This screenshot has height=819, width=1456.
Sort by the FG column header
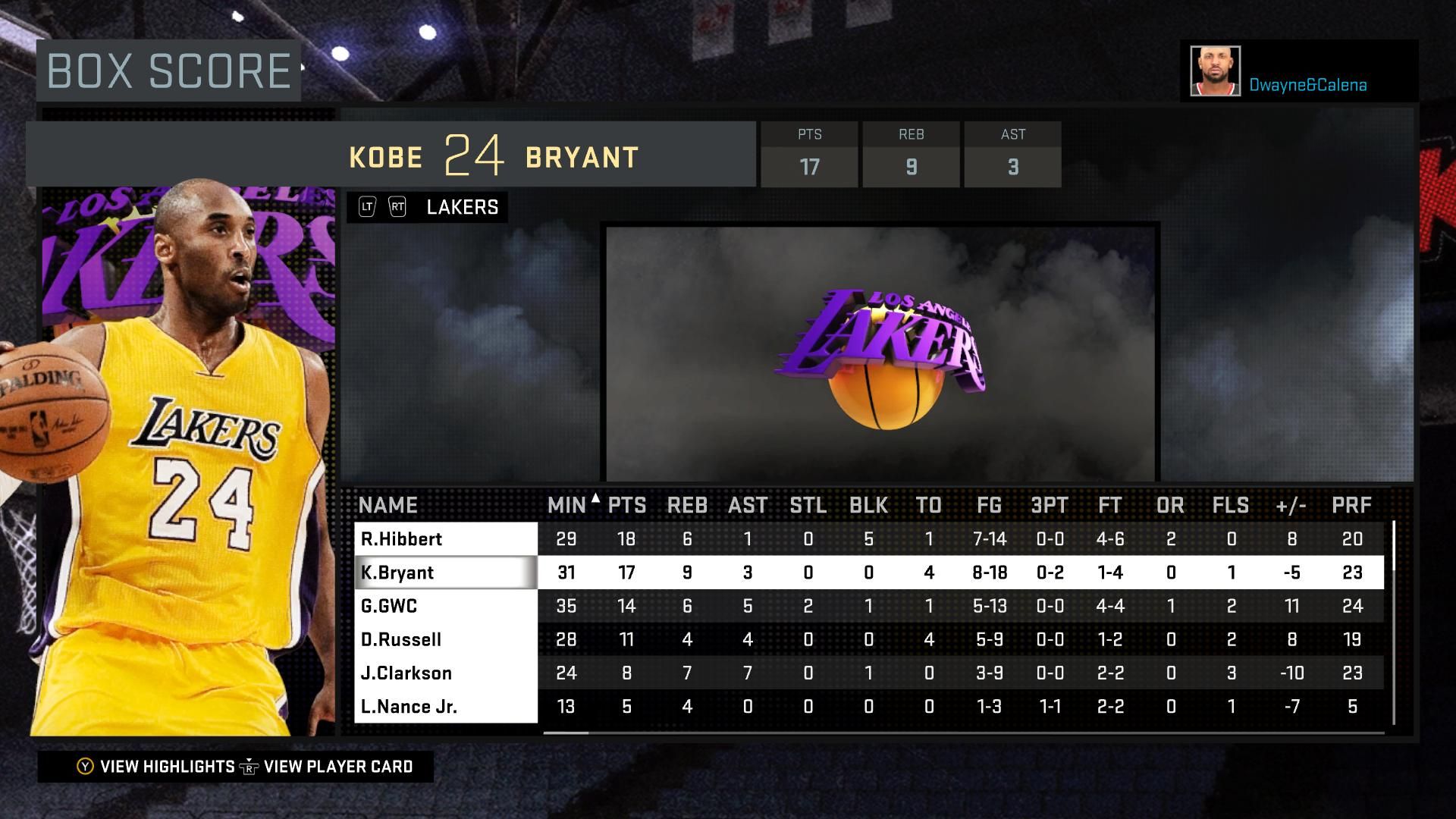[989, 505]
